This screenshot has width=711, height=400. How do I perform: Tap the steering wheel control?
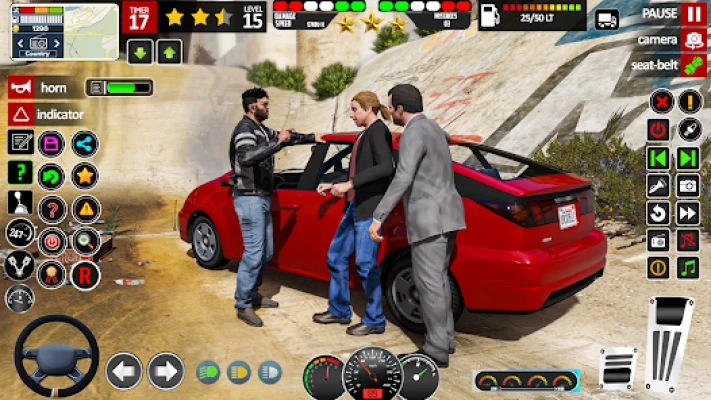click(x=56, y=356)
